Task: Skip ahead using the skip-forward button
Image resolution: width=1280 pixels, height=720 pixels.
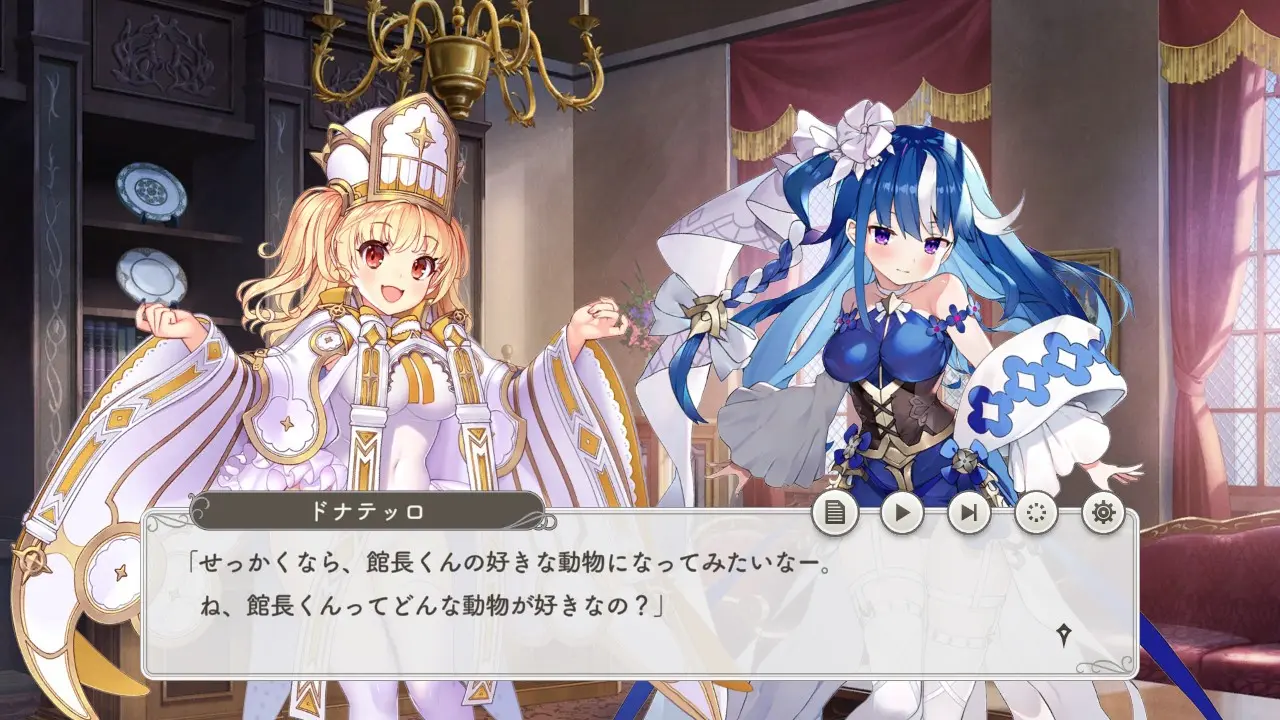Action: [x=969, y=513]
